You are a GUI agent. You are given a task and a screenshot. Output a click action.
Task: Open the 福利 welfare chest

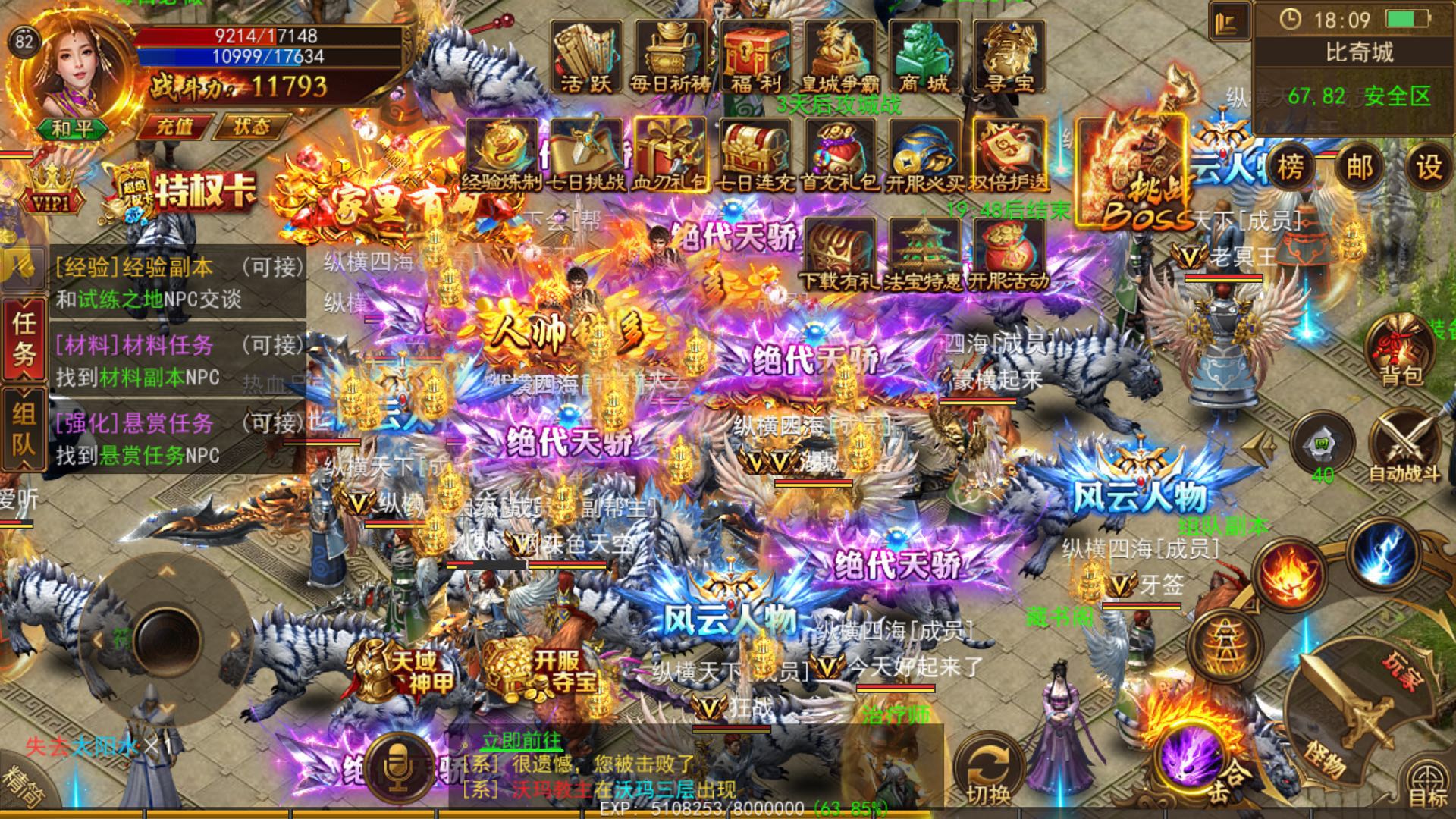click(x=755, y=58)
